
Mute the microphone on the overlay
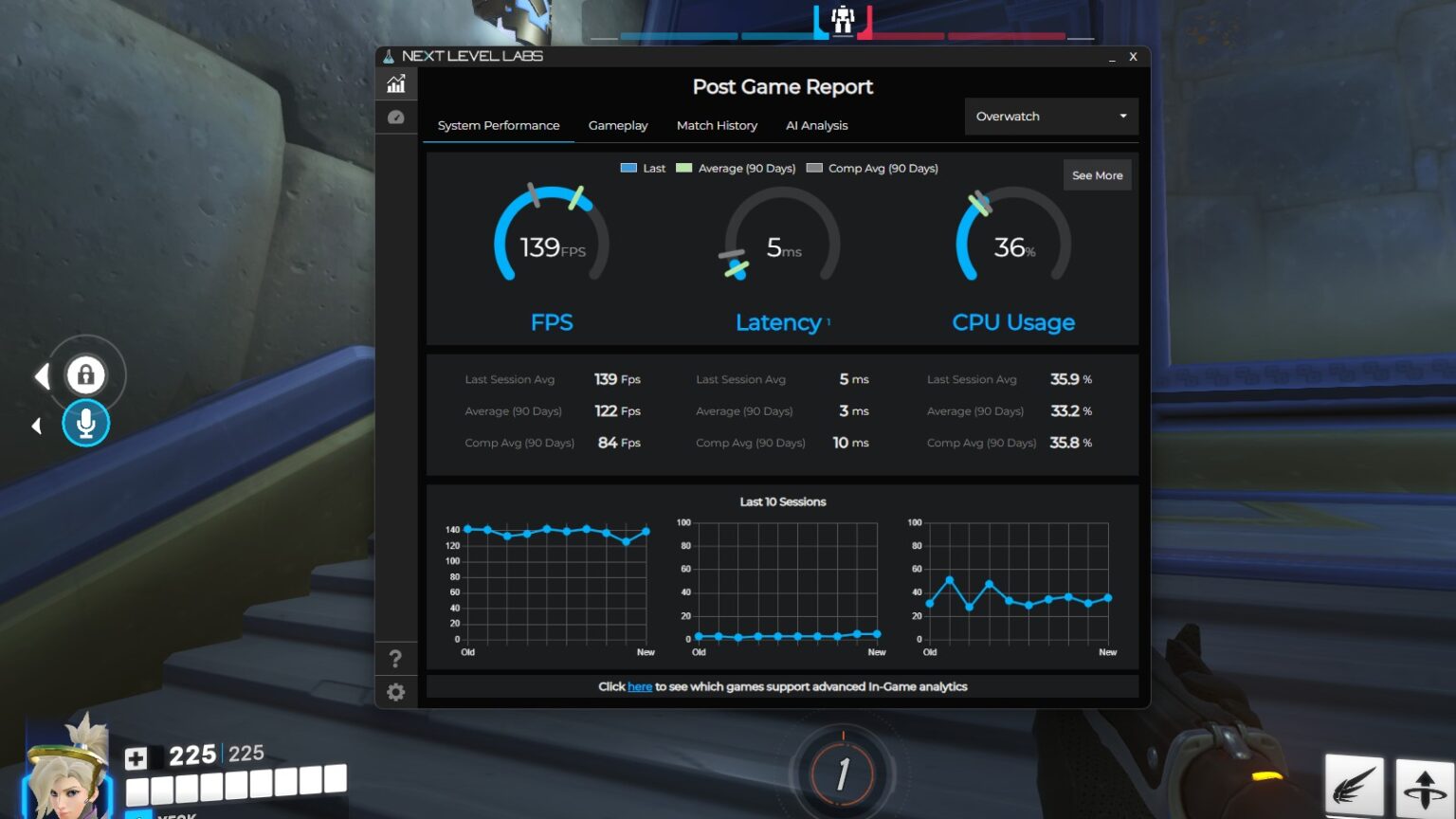85,424
